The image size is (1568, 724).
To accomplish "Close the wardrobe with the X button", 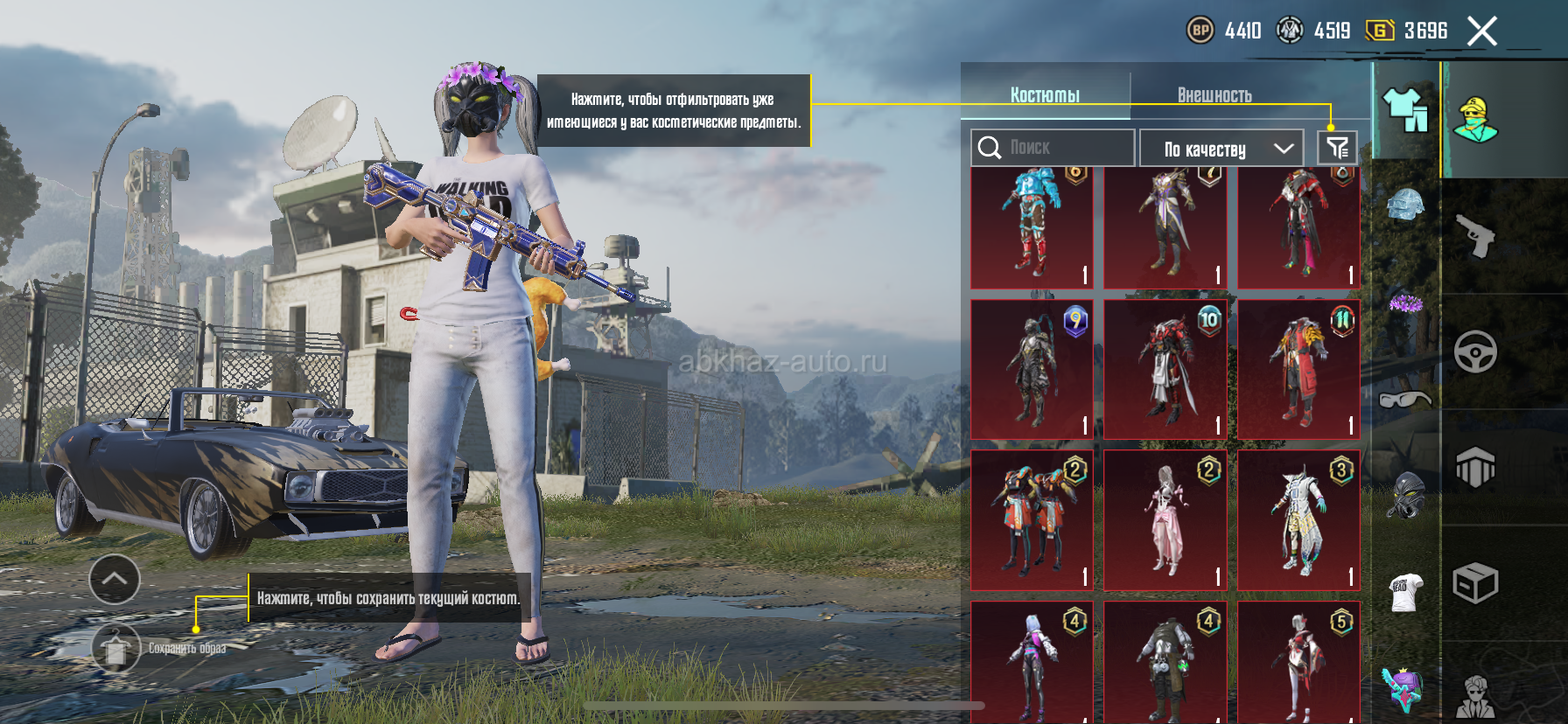I will (1481, 31).
